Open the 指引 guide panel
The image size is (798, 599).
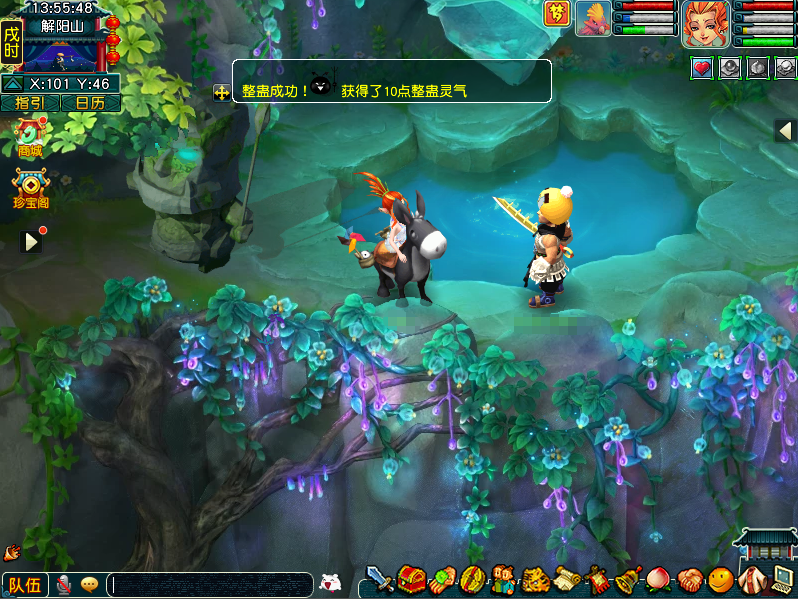pos(30,103)
